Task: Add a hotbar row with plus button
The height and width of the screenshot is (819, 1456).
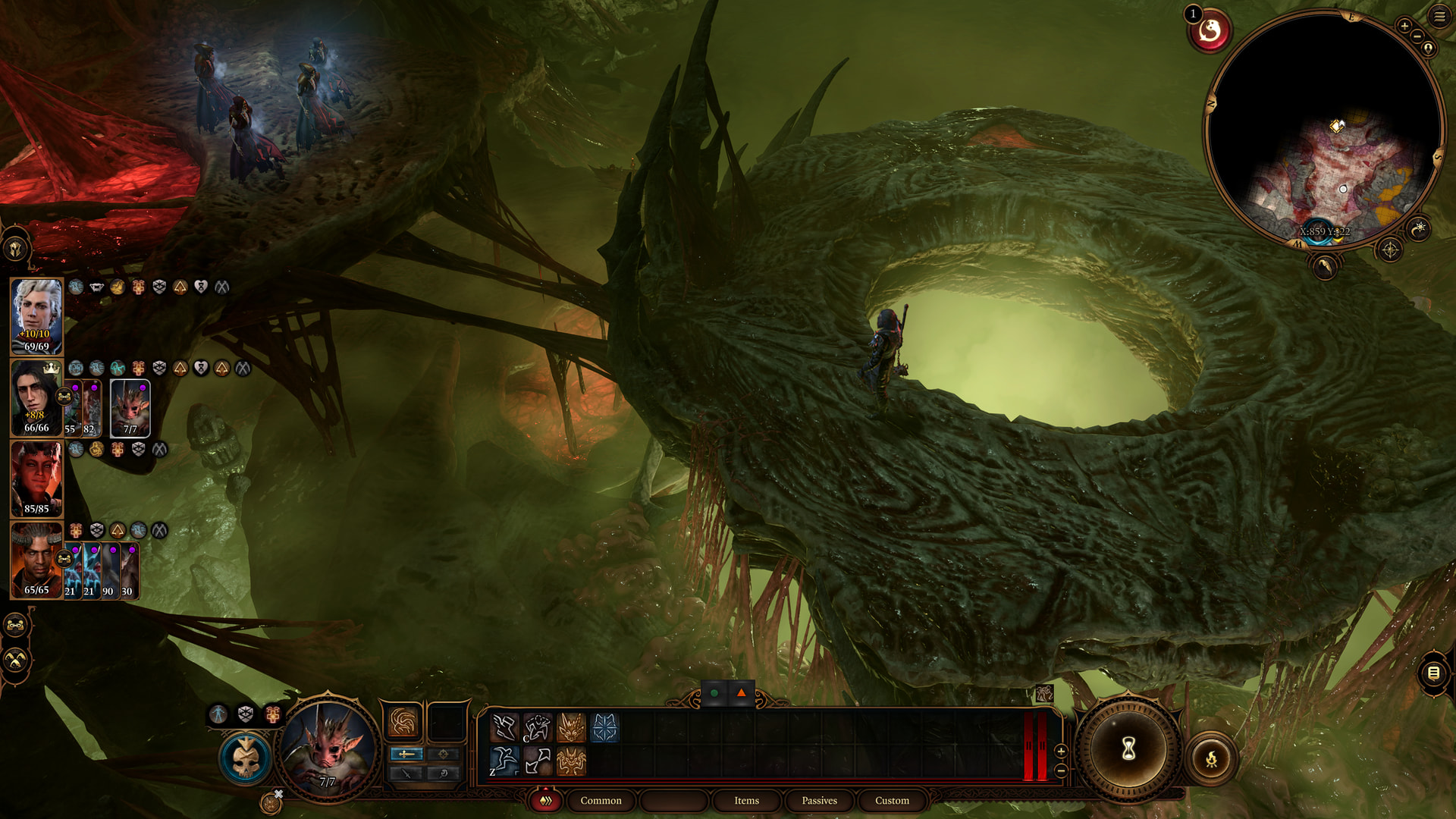Action: [x=1061, y=751]
